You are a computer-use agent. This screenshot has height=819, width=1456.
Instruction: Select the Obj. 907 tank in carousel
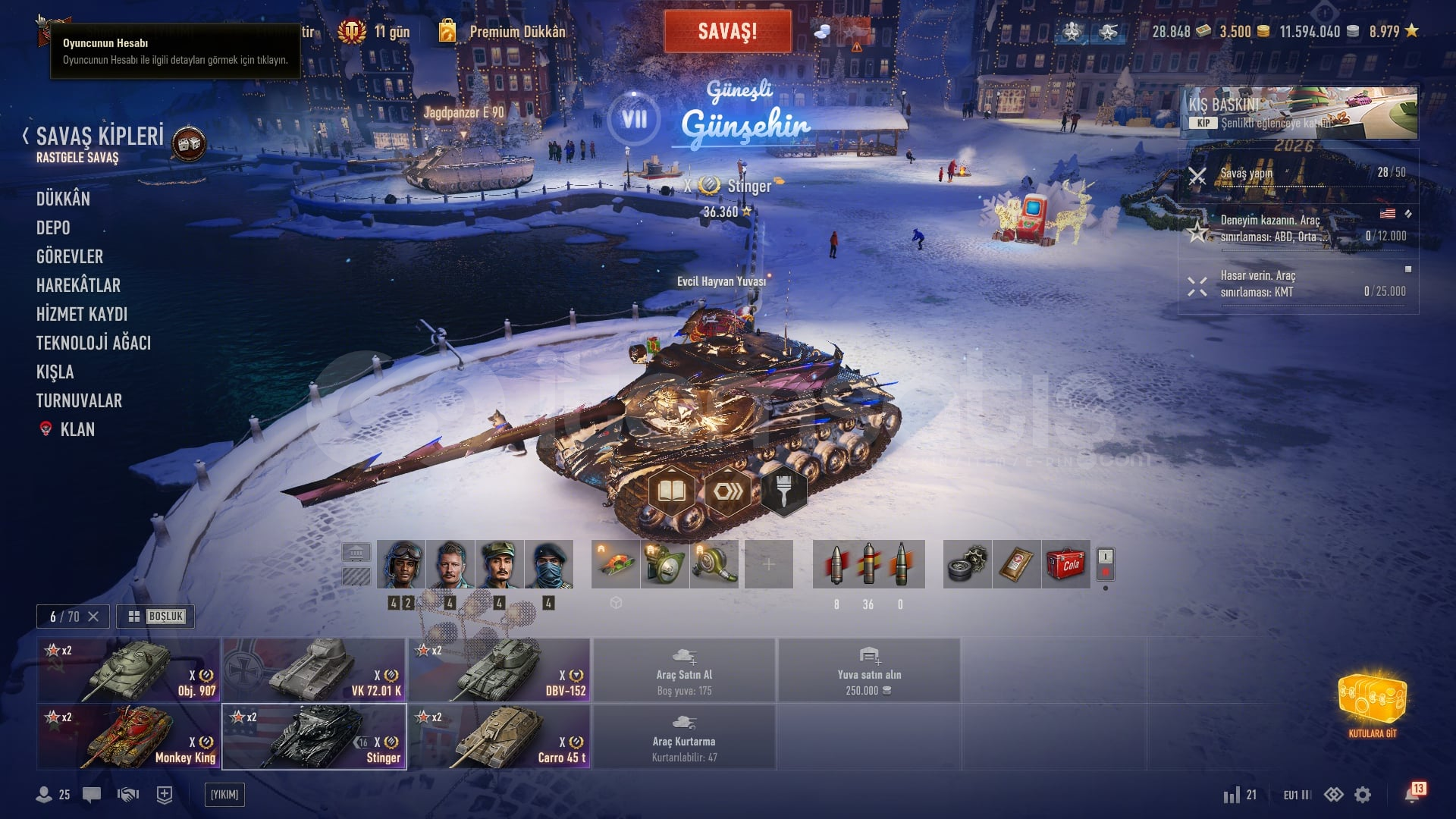tap(129, 670)
